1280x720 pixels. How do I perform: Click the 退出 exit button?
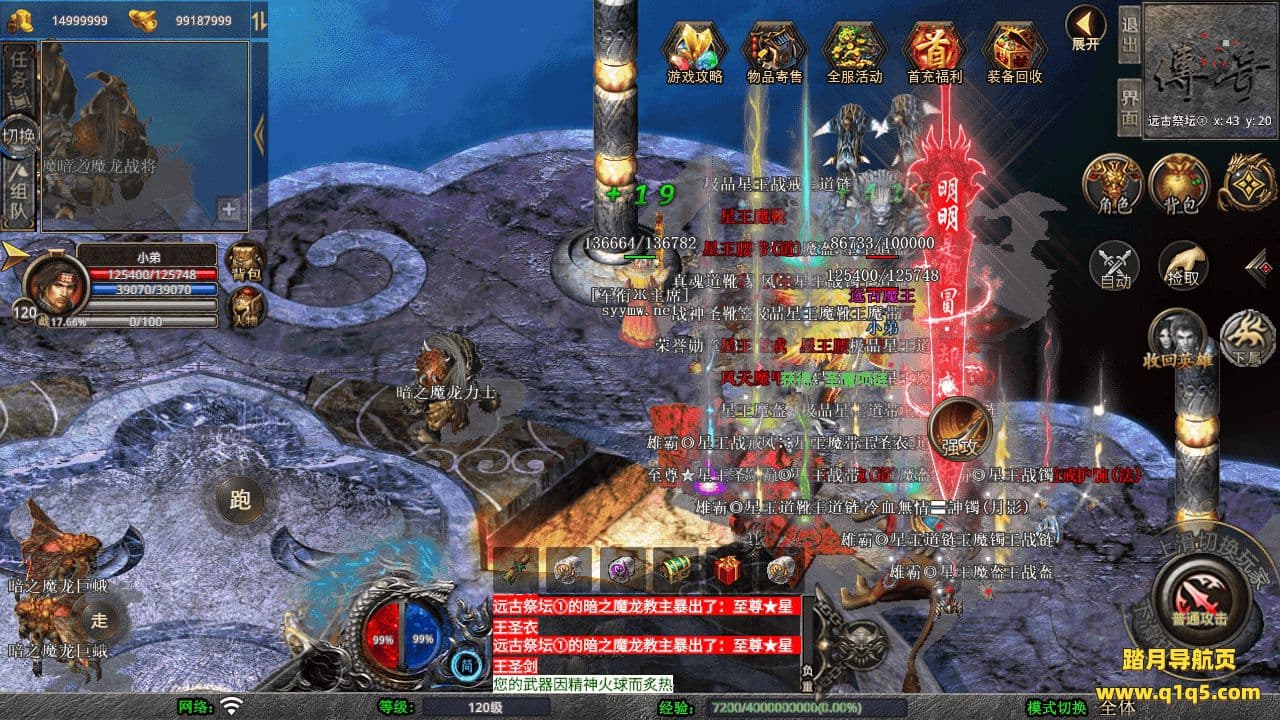1129,36
